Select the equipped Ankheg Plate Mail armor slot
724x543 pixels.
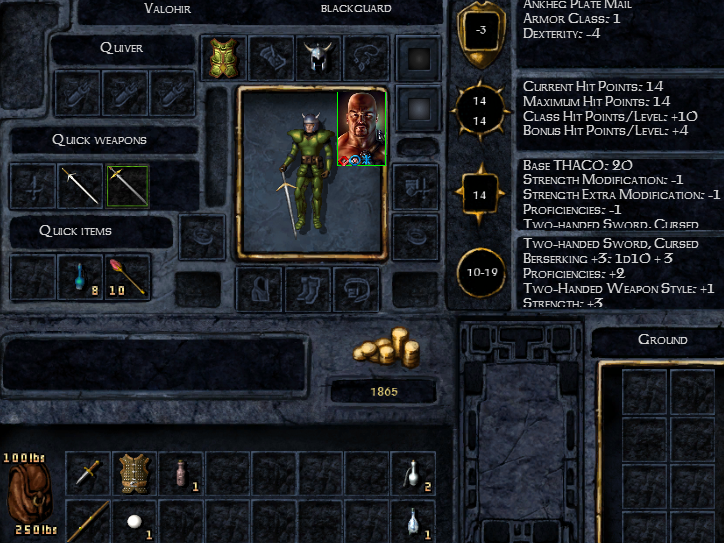(224, 58)
